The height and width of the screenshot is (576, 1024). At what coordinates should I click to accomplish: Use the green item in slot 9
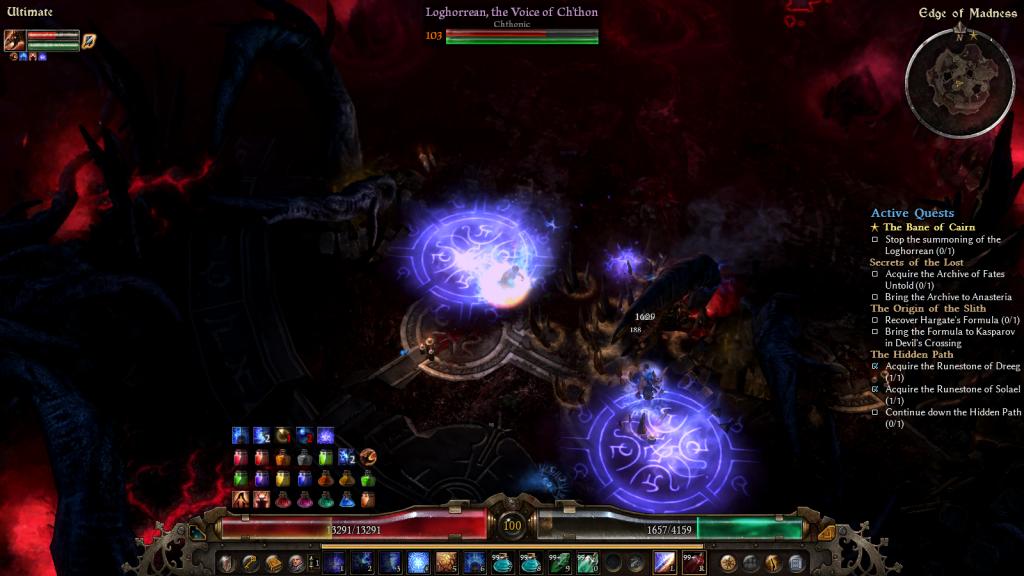559,563
